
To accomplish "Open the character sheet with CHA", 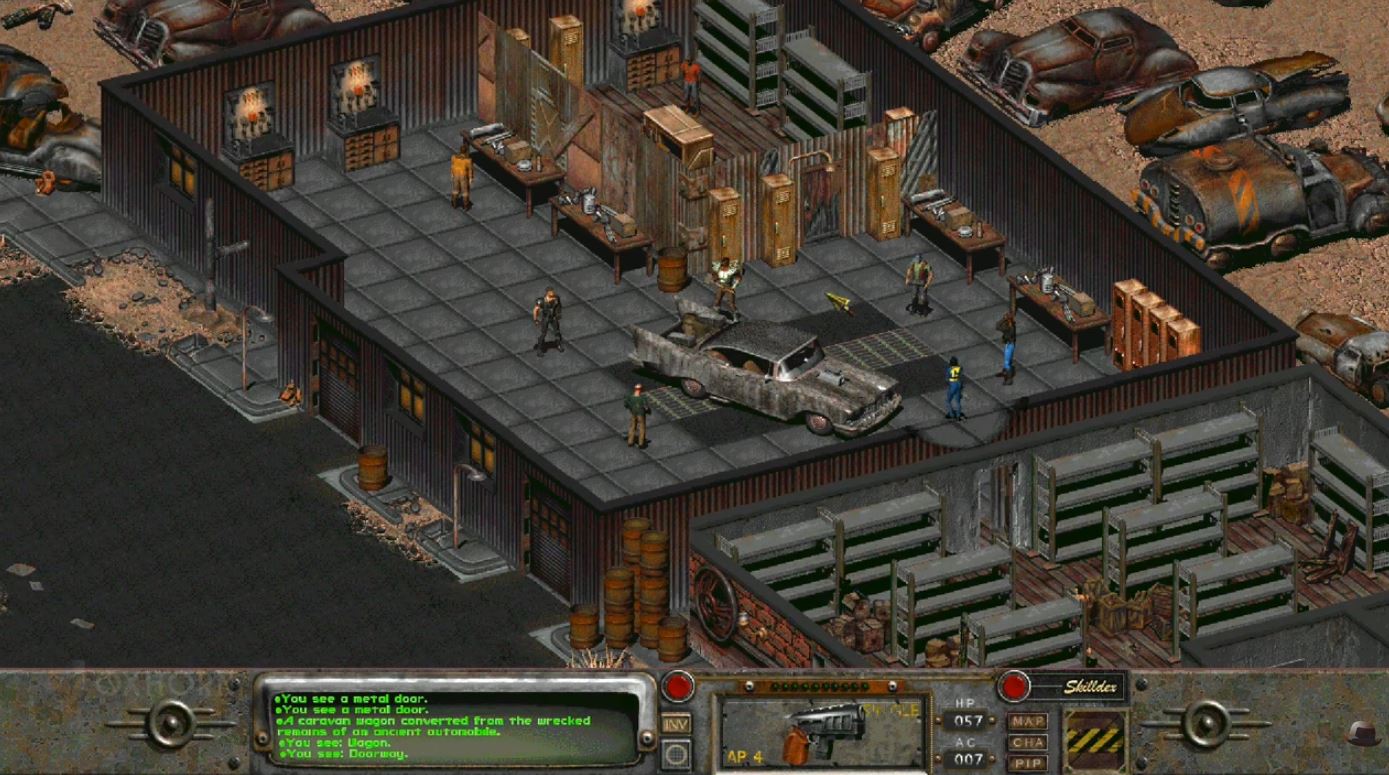I will [1027, 743].
